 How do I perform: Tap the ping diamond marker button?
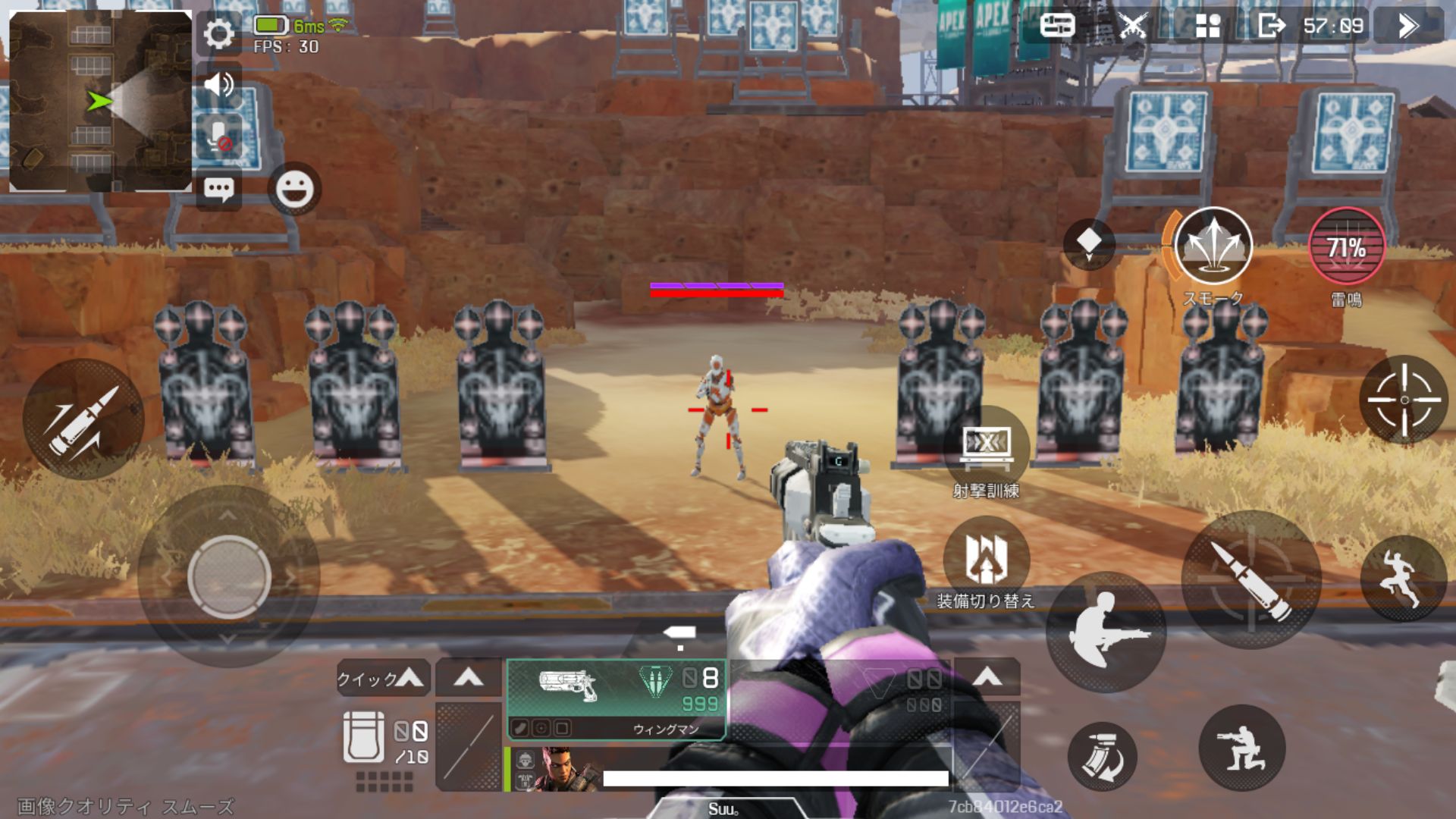point(1089,243)
